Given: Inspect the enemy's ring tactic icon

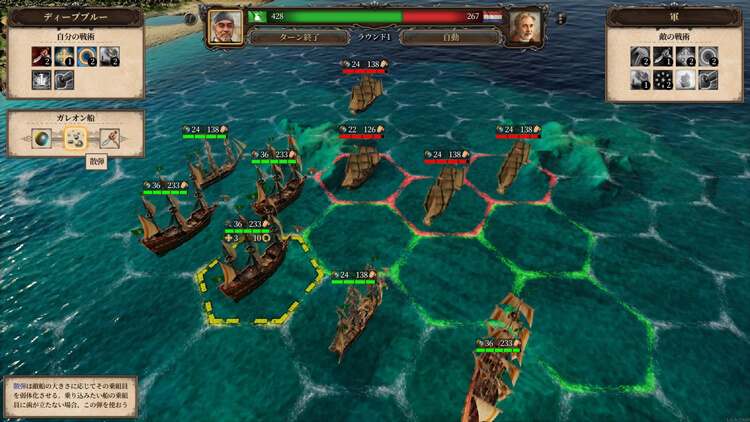Looking at the screenshot, I should (x=708, y=57).
